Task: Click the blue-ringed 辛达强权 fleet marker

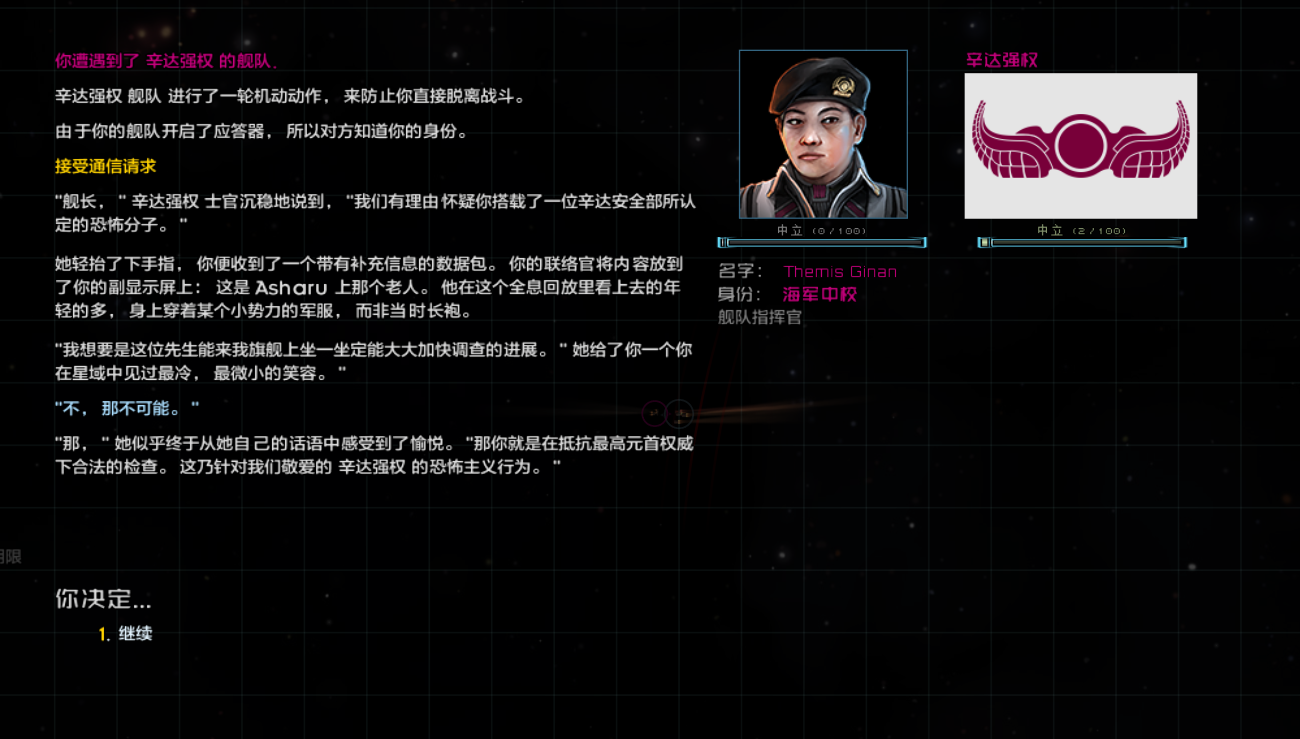Action: (680, 414)
